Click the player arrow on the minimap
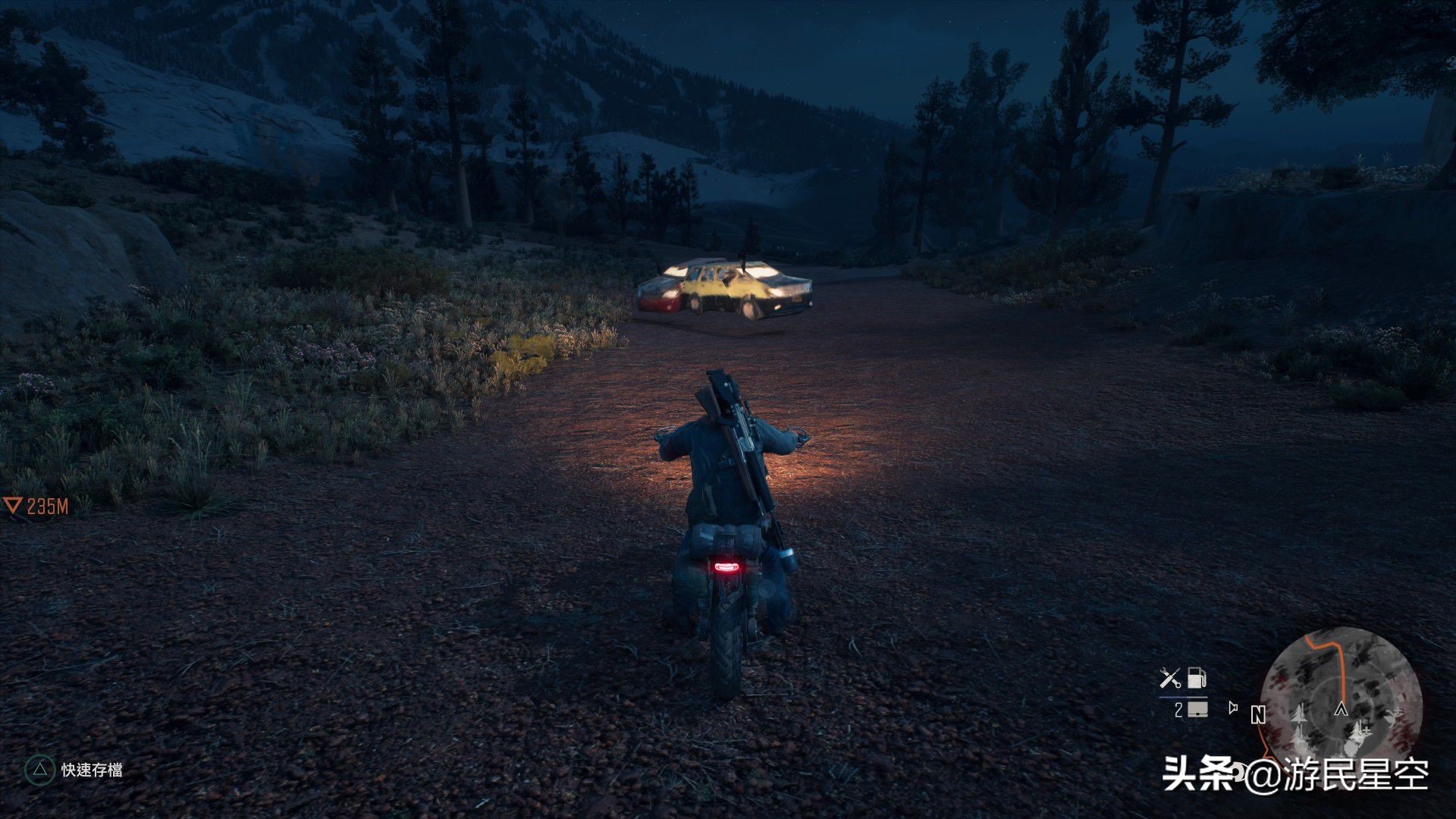Screen dimensions: 1456x819 (x=1341, y=710)
